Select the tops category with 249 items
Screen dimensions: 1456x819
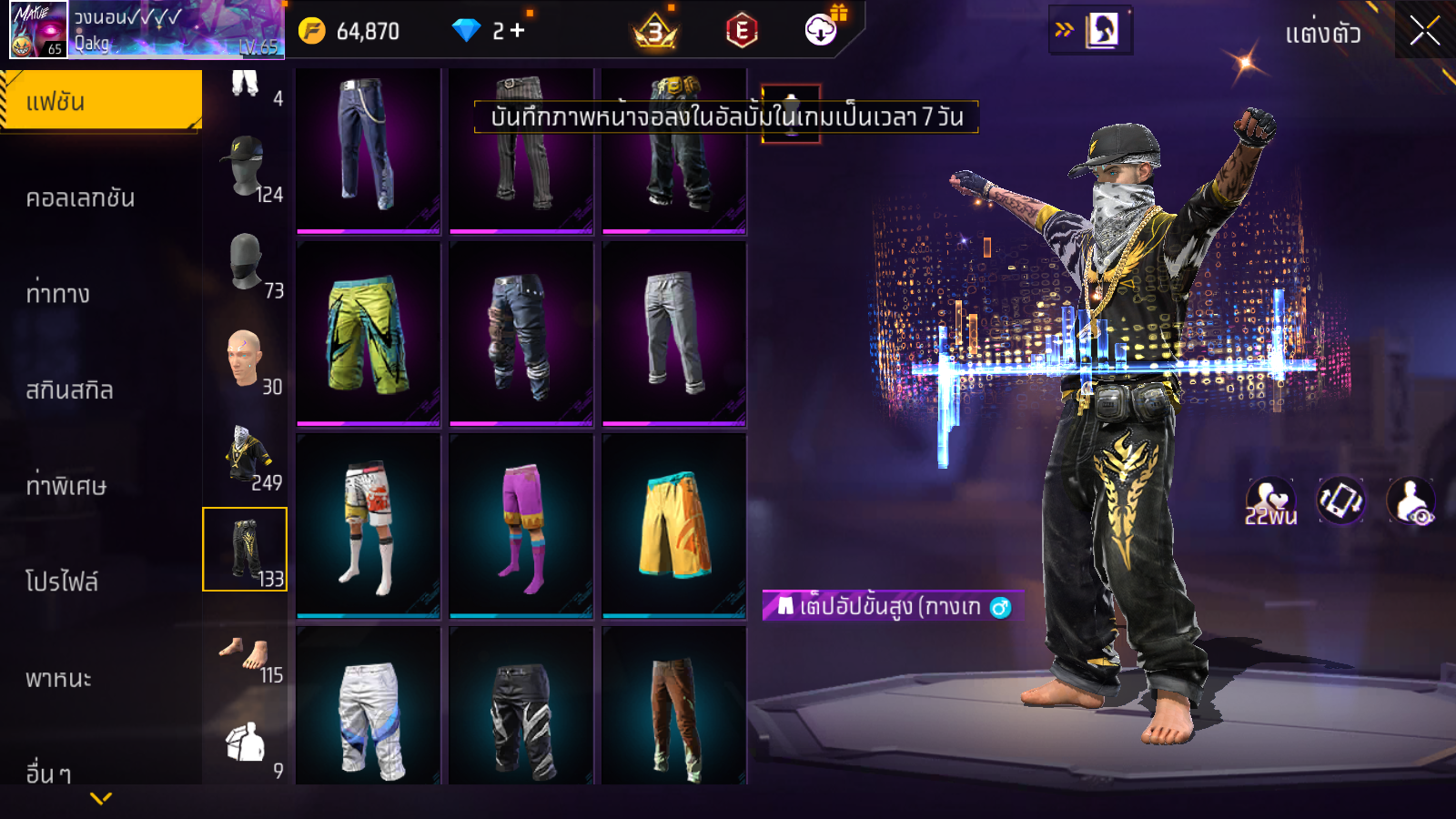click(246, 457)
